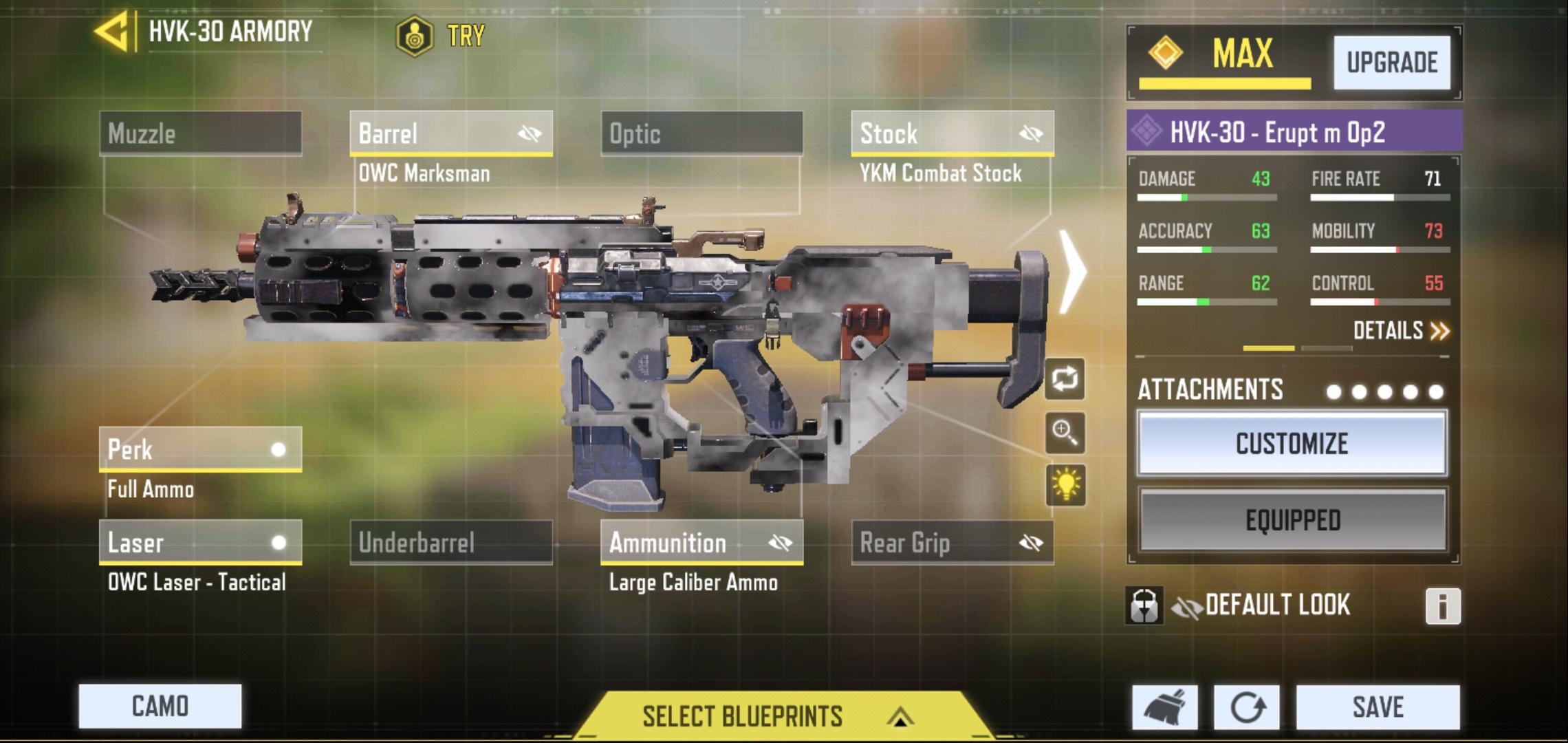Viewport: 1568px width, 743px height.
Task: Save the current loadout
Action: point(1378,707)
